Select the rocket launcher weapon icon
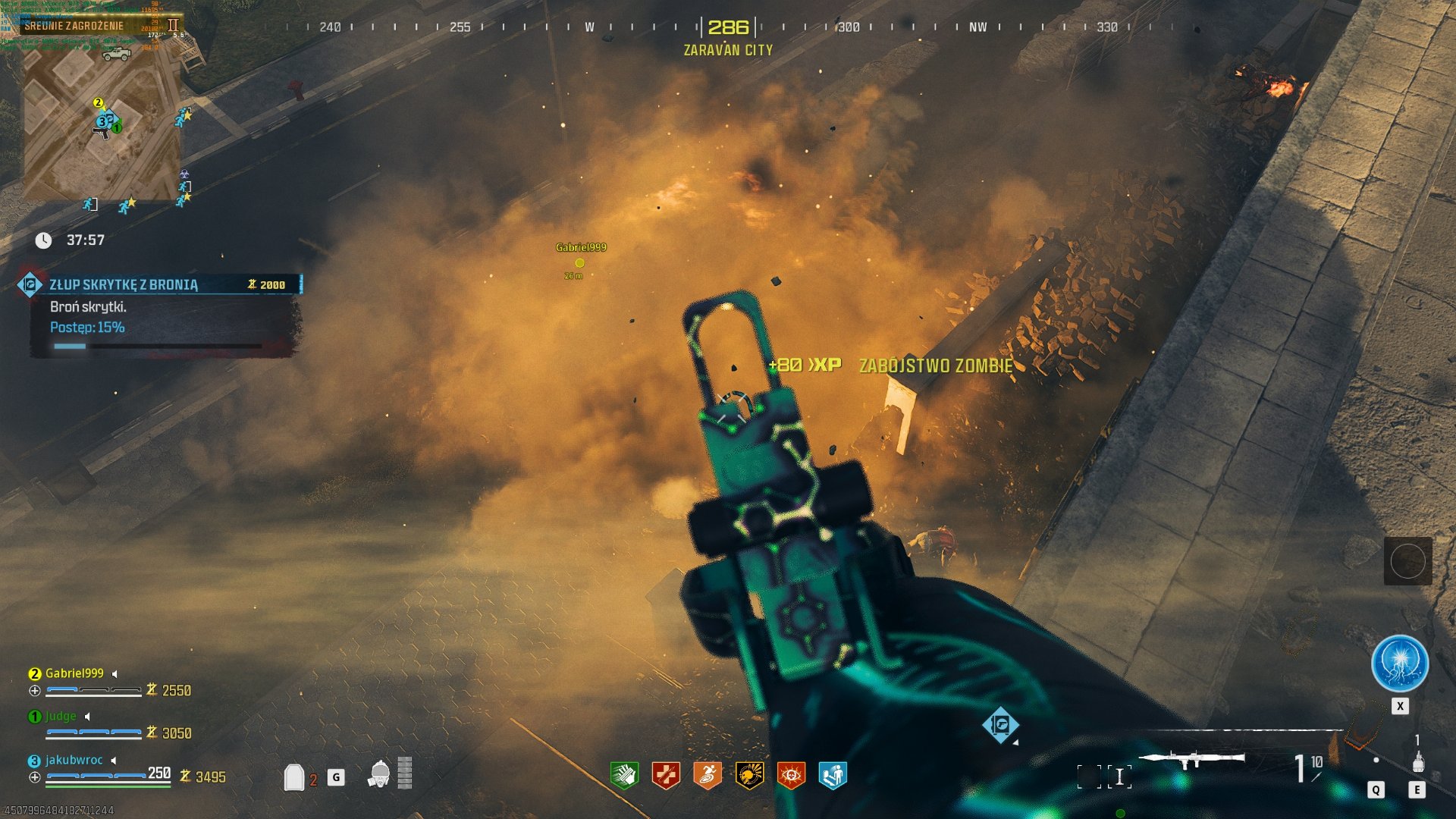This screenshot has height=819, width=1456. click(x=1191, y=759)
